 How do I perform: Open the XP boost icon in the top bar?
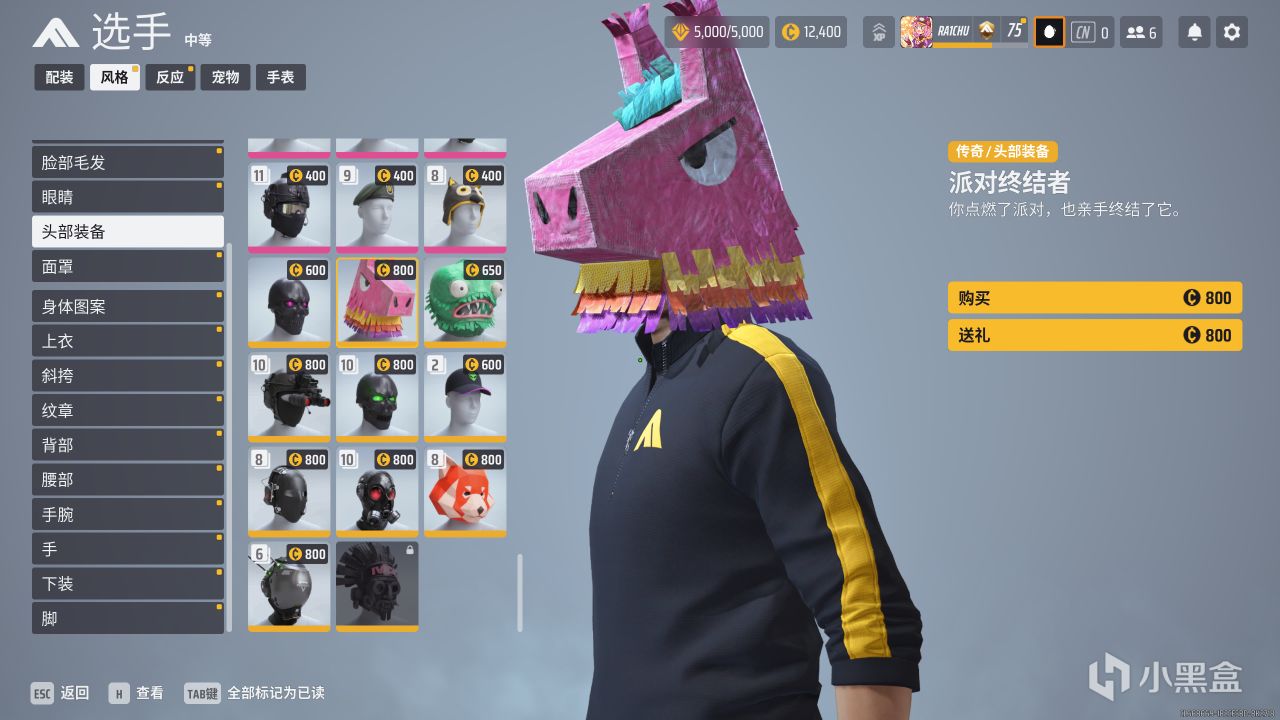(878, 31)
